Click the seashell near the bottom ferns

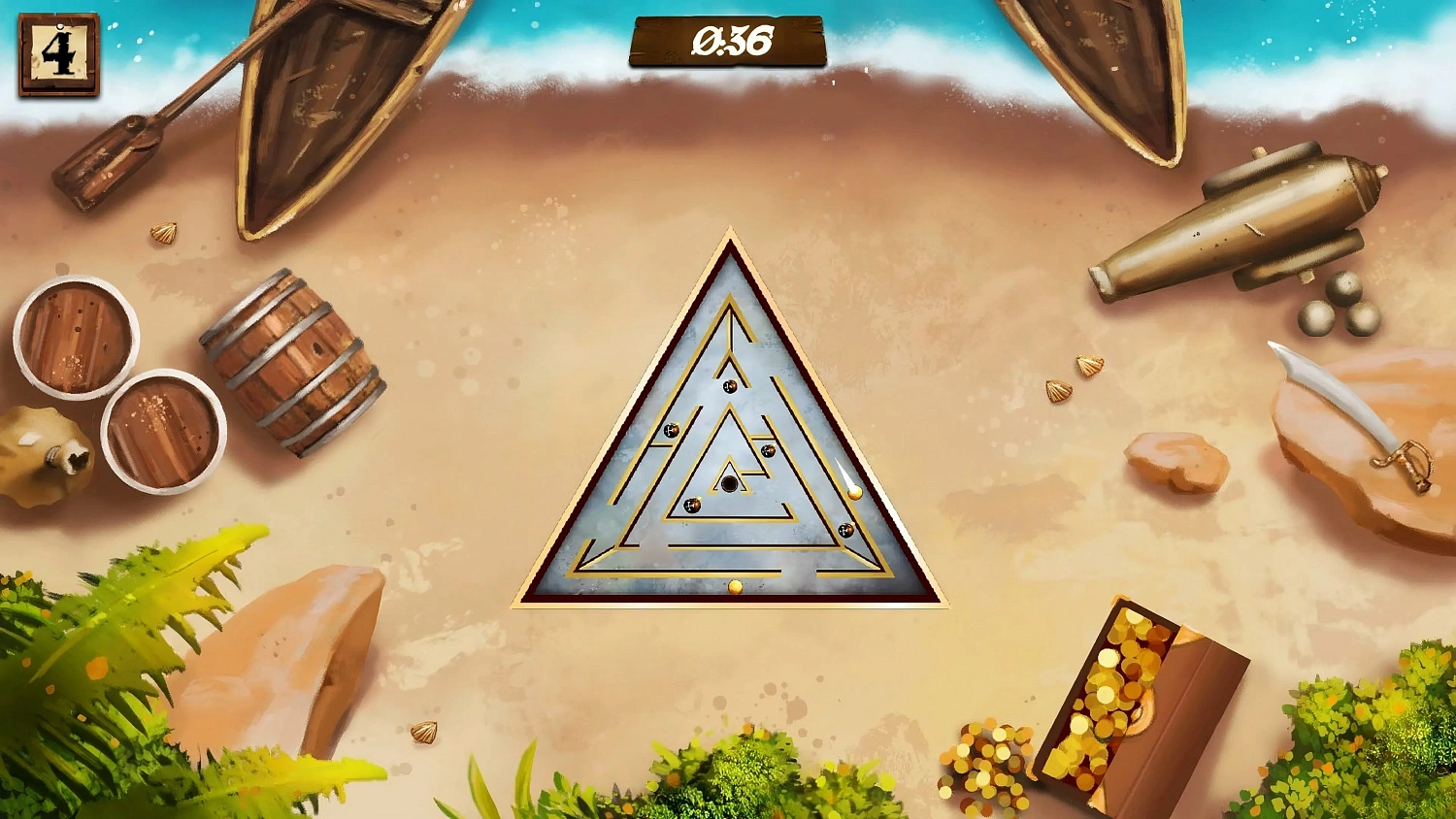[x=424, y=735]
